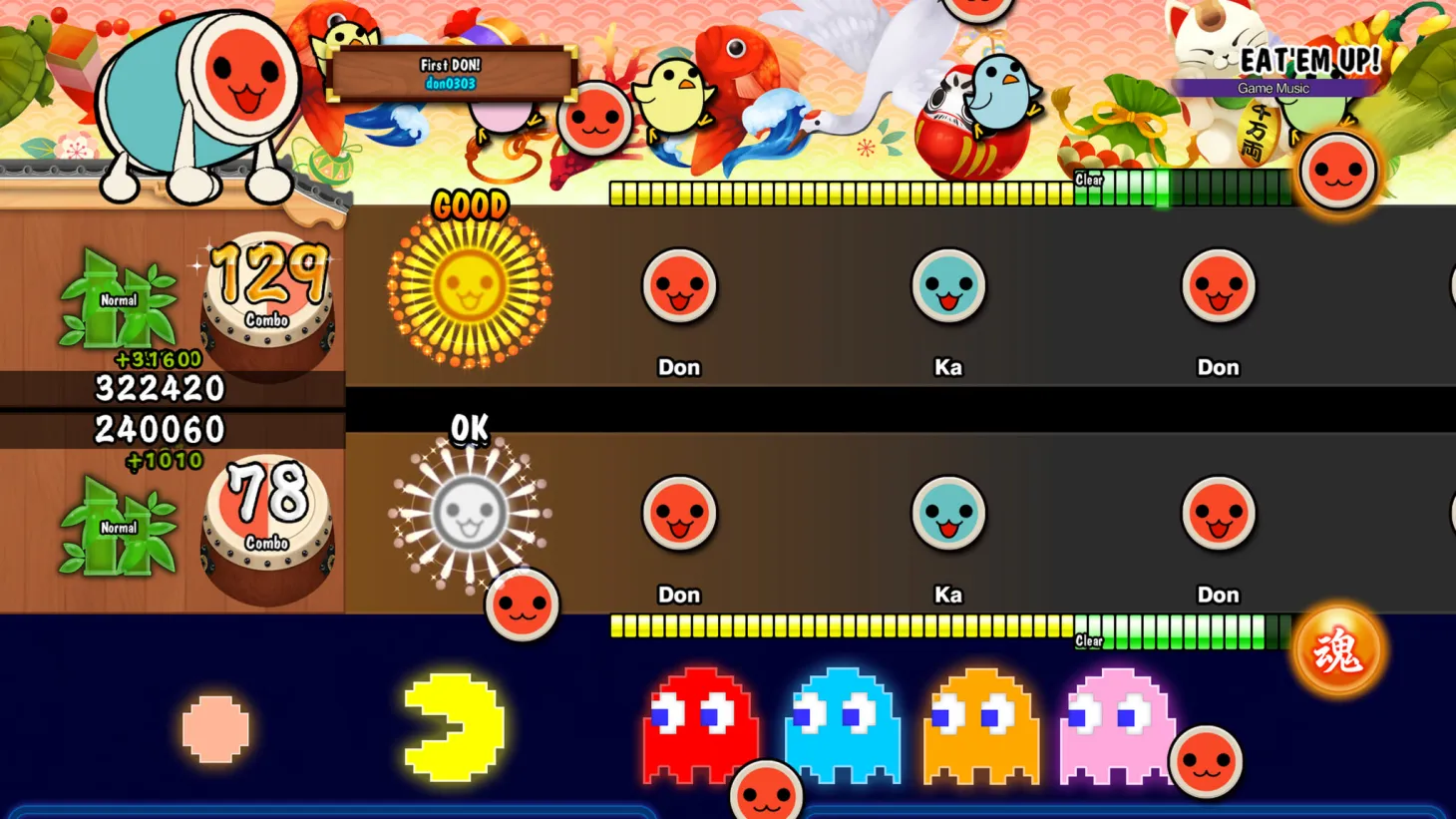
Task: Click the score value 322420
Action: coord(158,388)
